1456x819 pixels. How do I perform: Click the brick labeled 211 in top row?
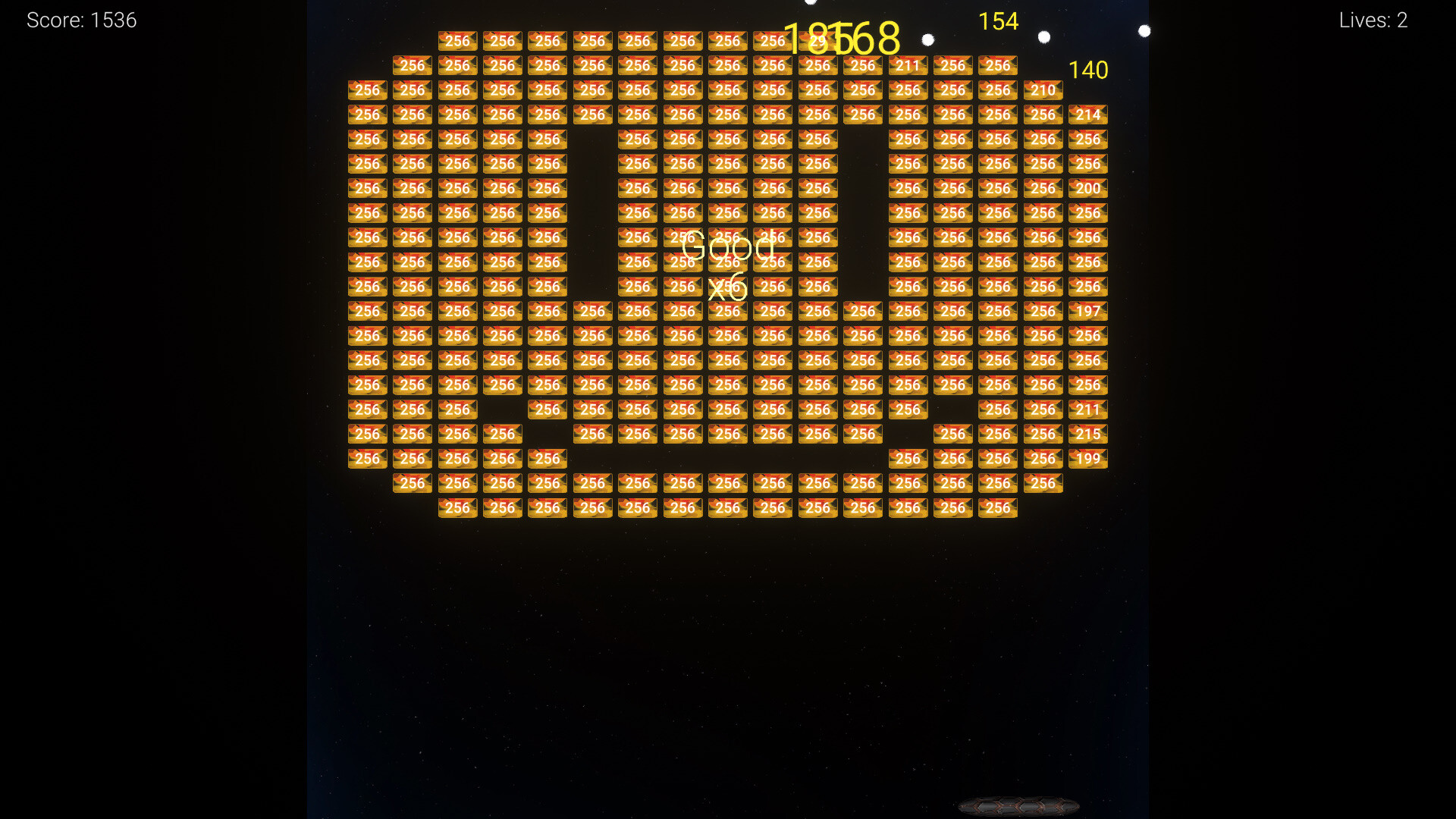point(908,66)
